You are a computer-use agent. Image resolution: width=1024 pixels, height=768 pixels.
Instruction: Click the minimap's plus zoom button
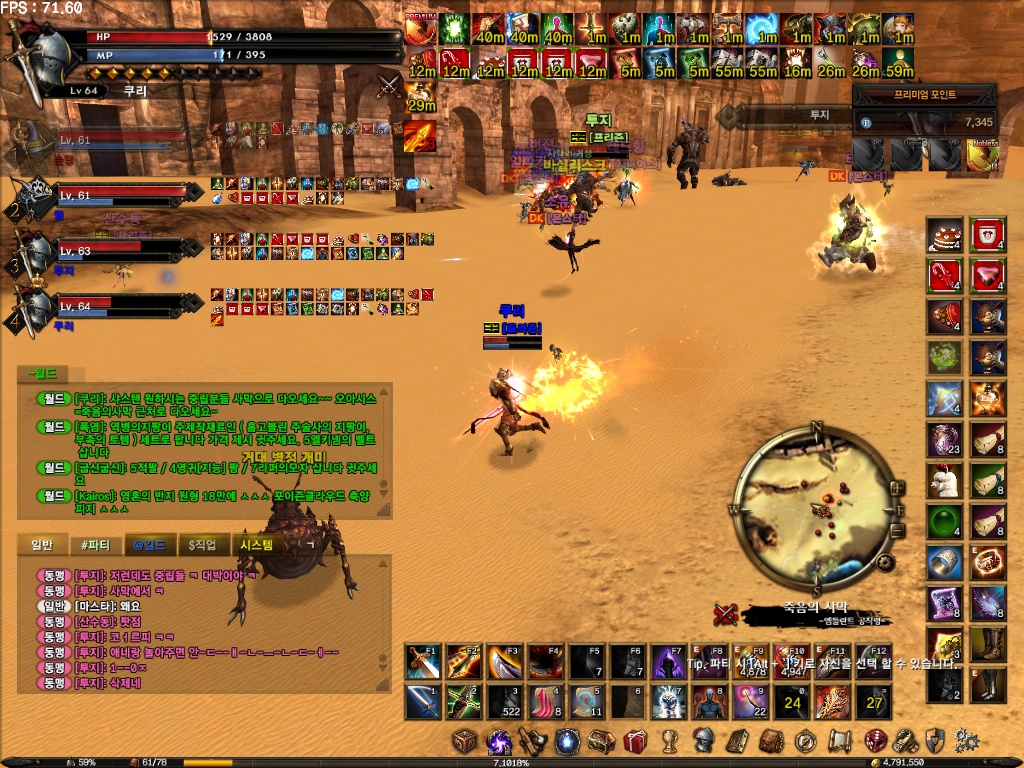point(896,488)
